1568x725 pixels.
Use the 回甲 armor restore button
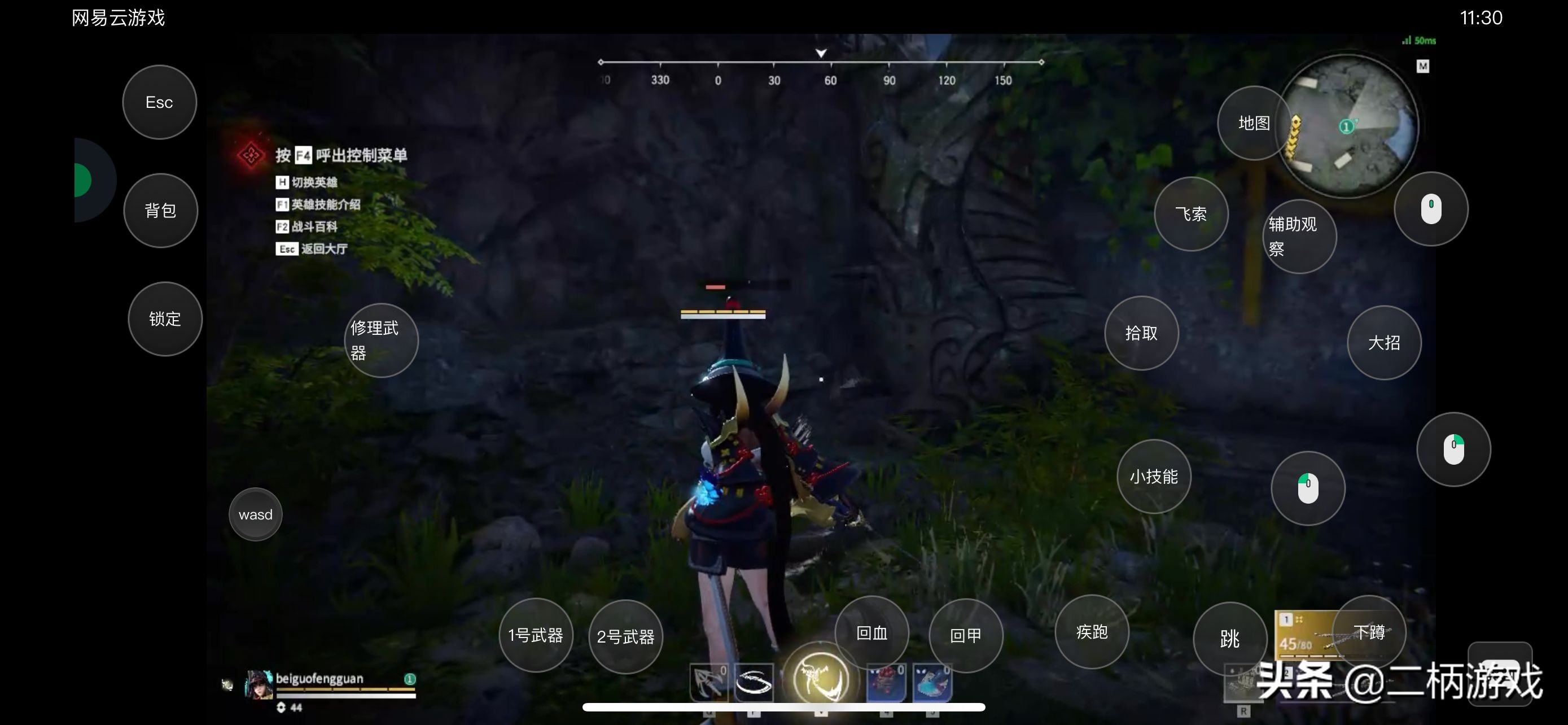[965, 636]
